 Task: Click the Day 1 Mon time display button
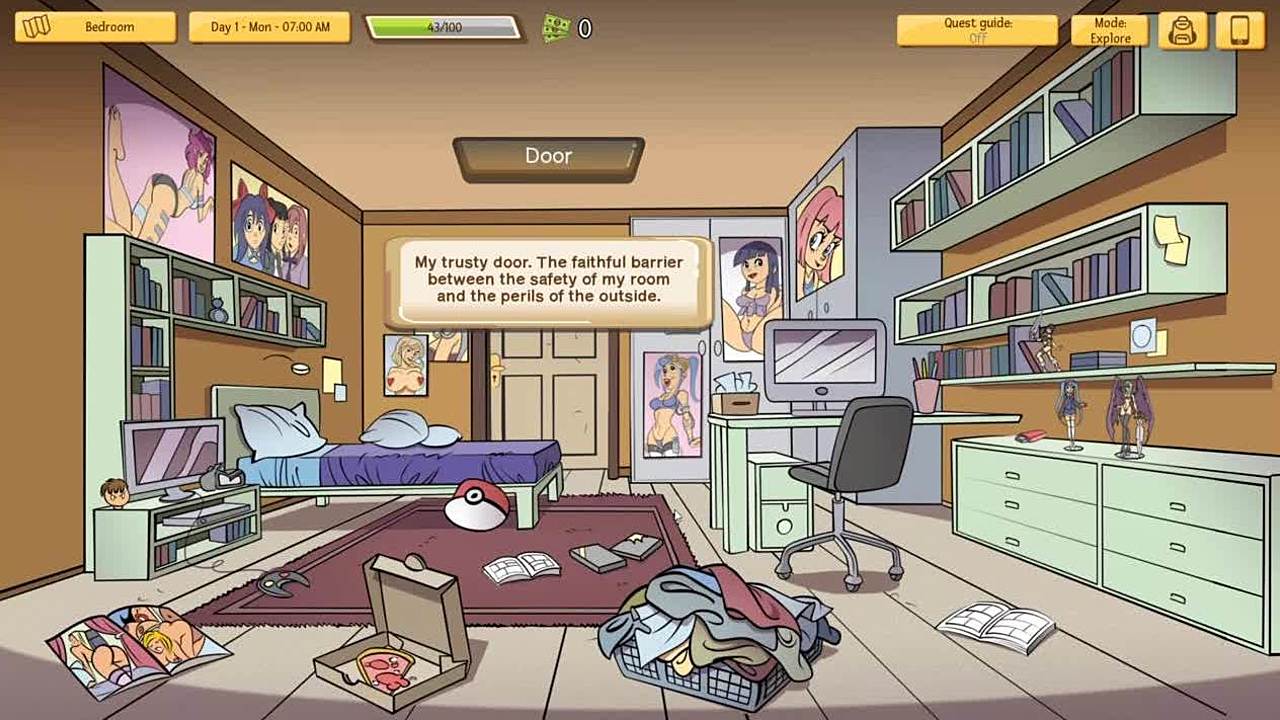[x=269, y=27]
